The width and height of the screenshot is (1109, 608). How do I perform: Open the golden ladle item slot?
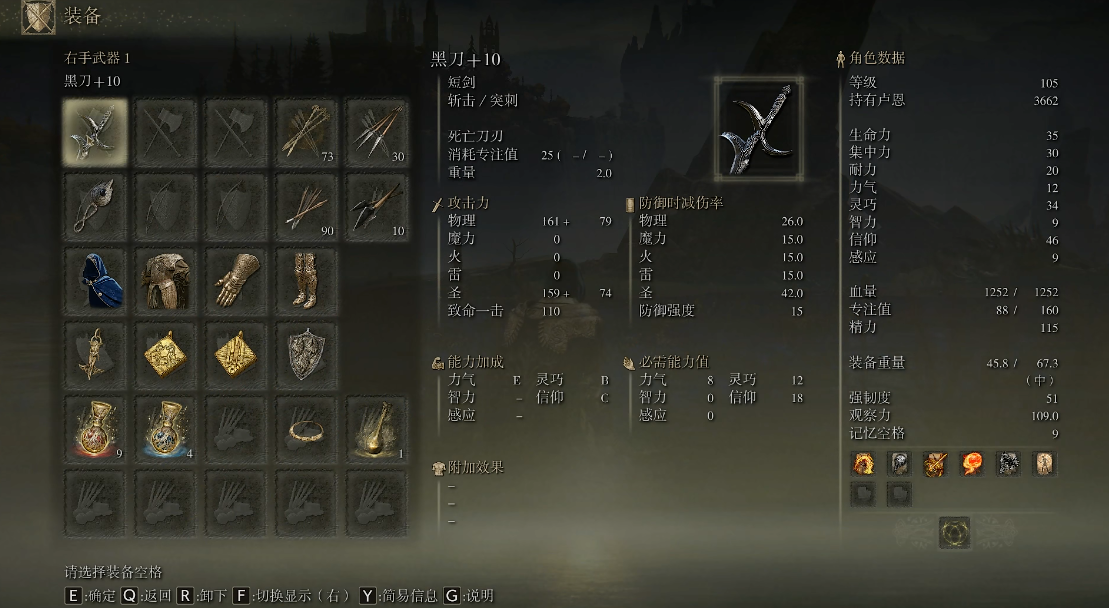(x=376, y=427)
